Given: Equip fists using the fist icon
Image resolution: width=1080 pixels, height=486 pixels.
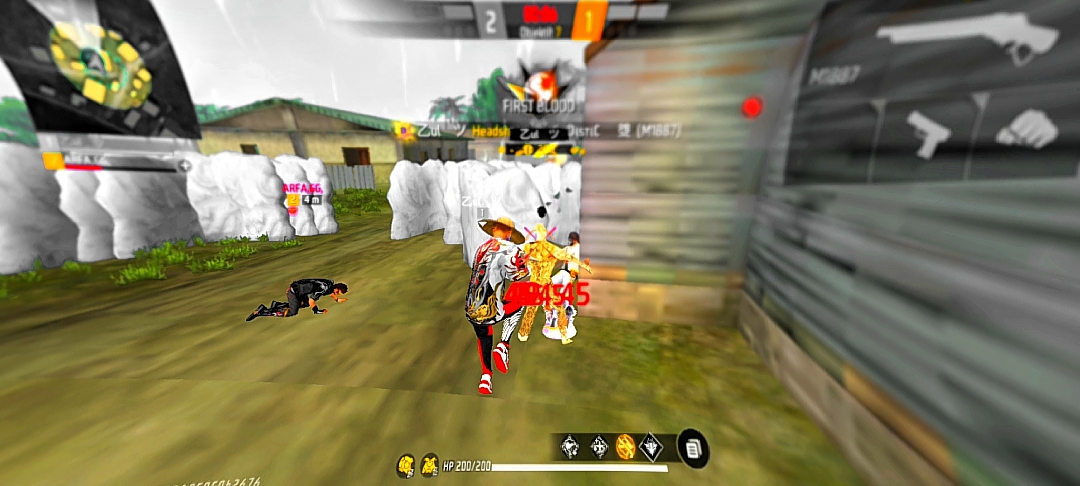Looking at the screenshot, I should pyautogui.click(x=1027, y=130).
